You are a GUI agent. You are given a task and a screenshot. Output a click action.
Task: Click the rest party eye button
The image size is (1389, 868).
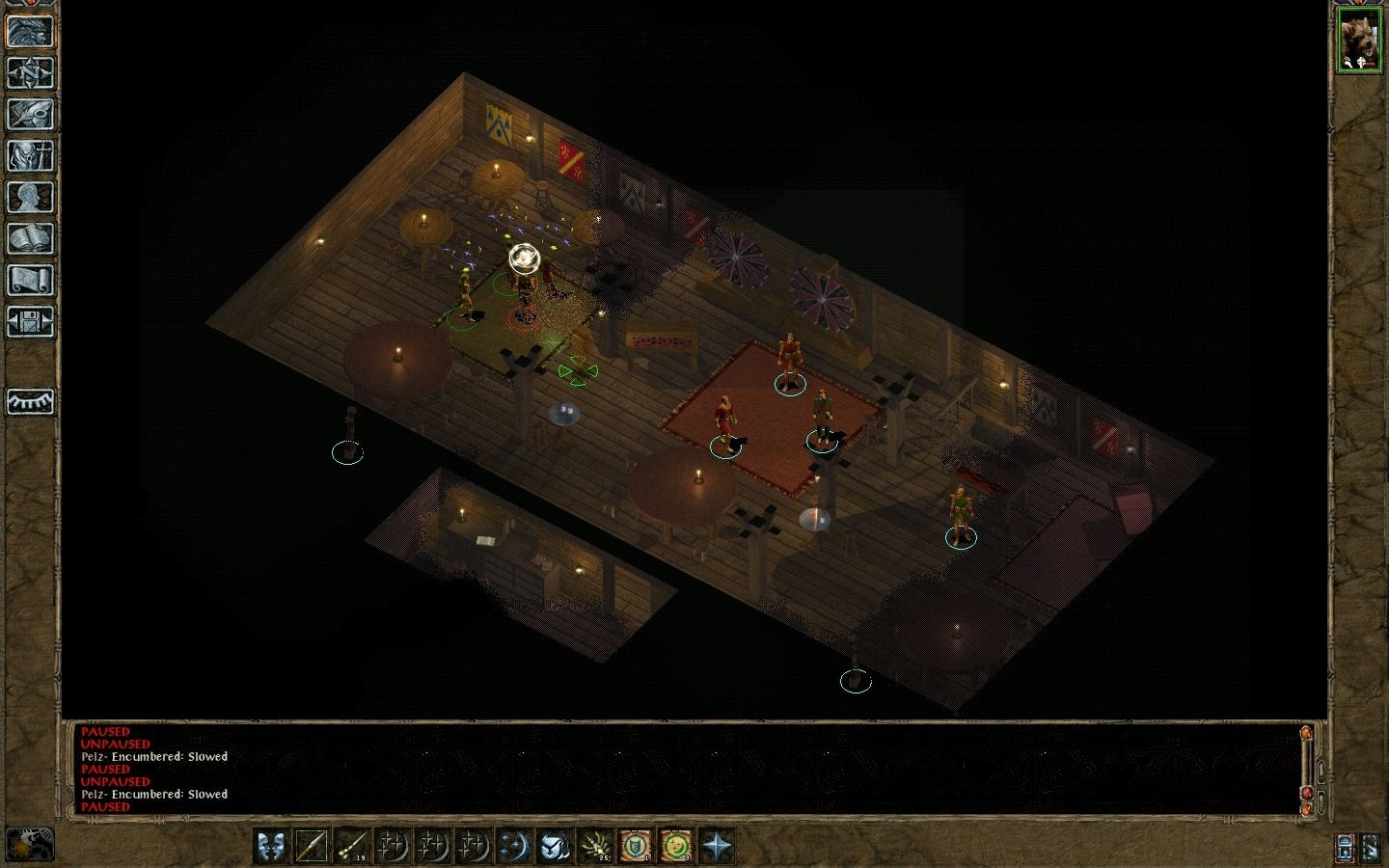(x=30, y=401)
